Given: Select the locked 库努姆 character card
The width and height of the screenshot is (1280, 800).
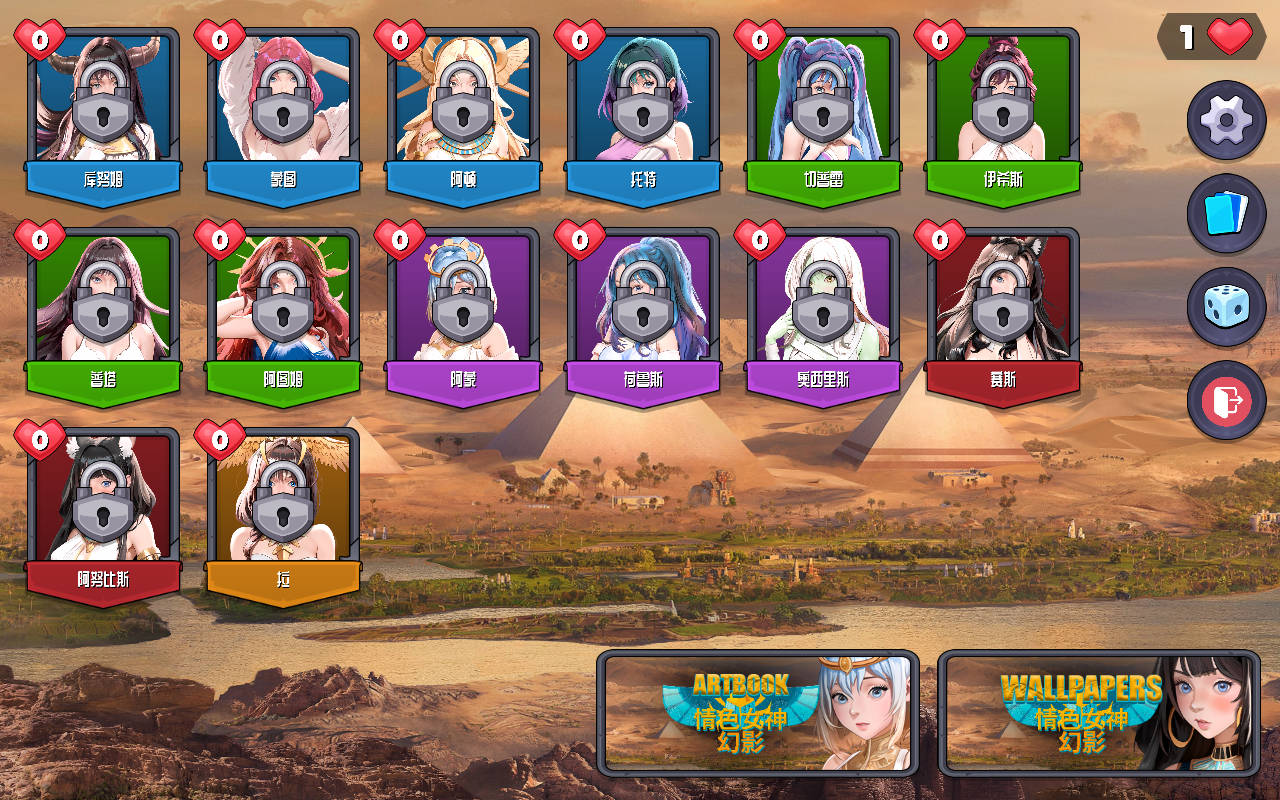Looking at the screenshot, I should [103, 110].
